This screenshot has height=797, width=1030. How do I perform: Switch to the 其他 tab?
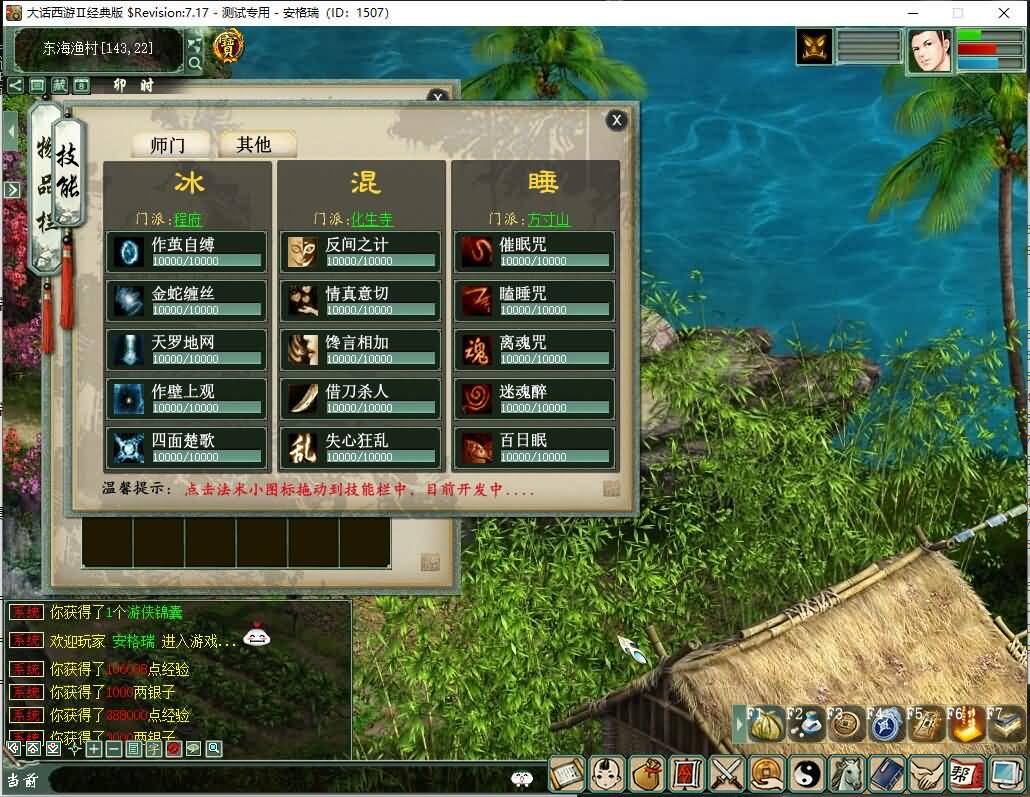tap(254, 145)
